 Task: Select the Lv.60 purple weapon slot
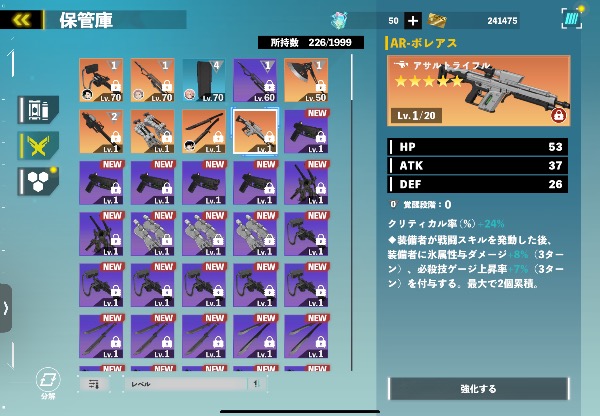click(255, 80)
